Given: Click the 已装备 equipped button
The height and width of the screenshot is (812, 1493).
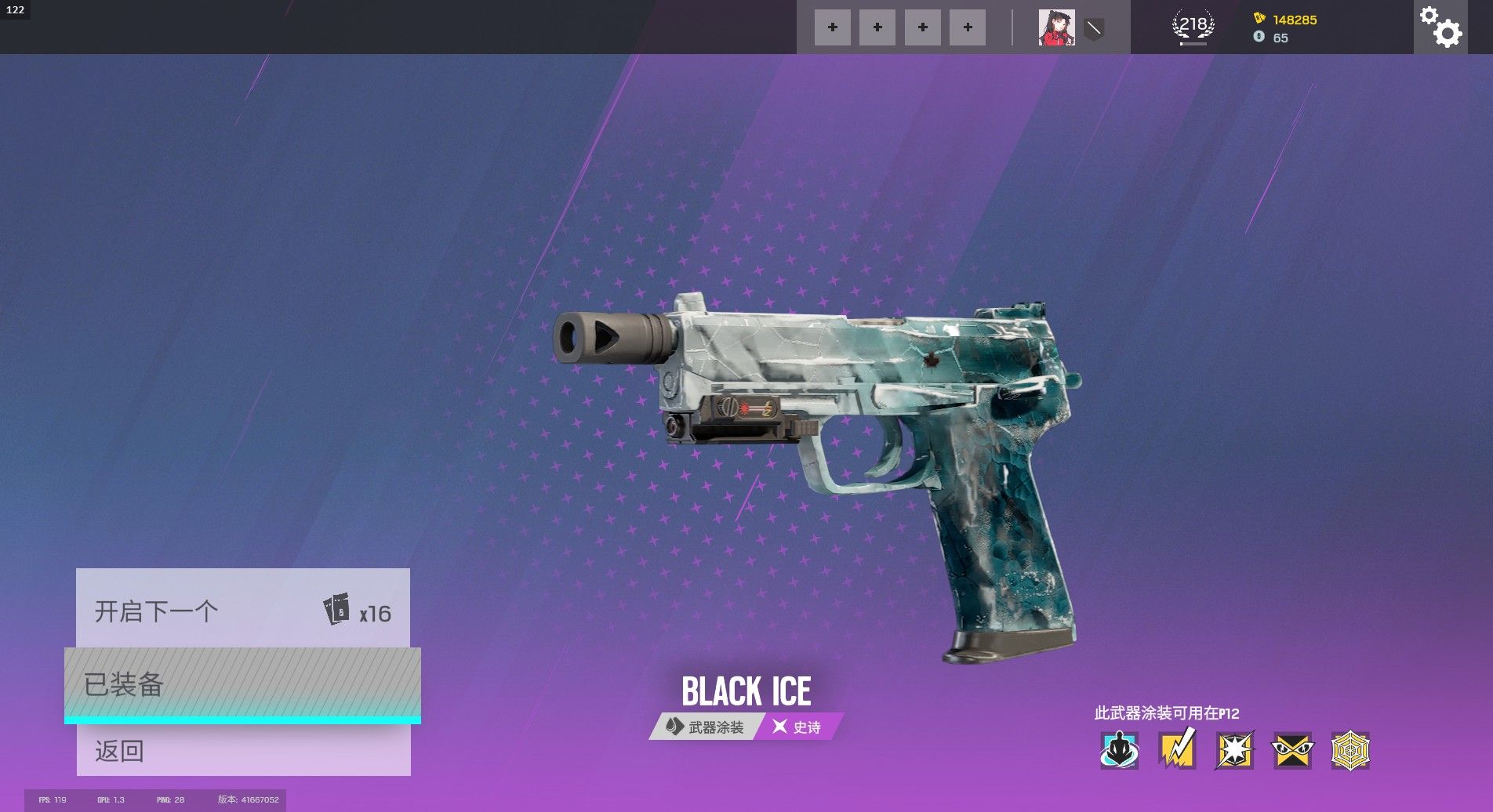Looking at the screenshot, I should point(242,684).
